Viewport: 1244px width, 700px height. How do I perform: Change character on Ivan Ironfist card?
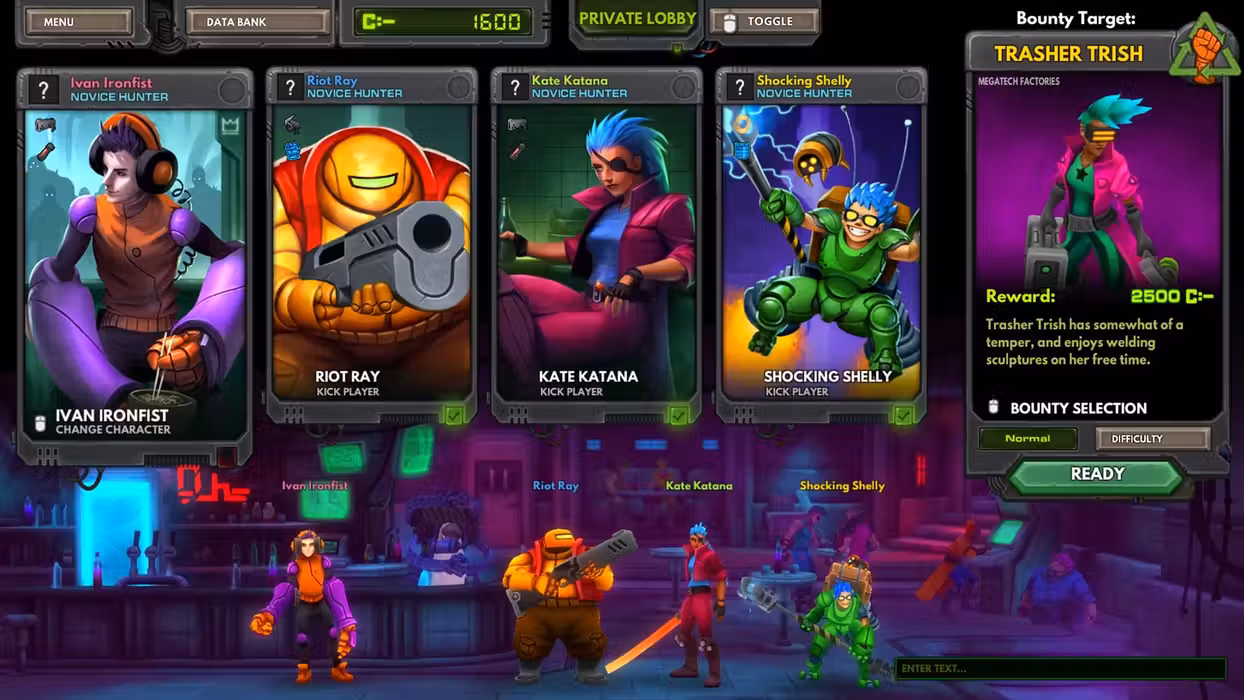[112, 422]
